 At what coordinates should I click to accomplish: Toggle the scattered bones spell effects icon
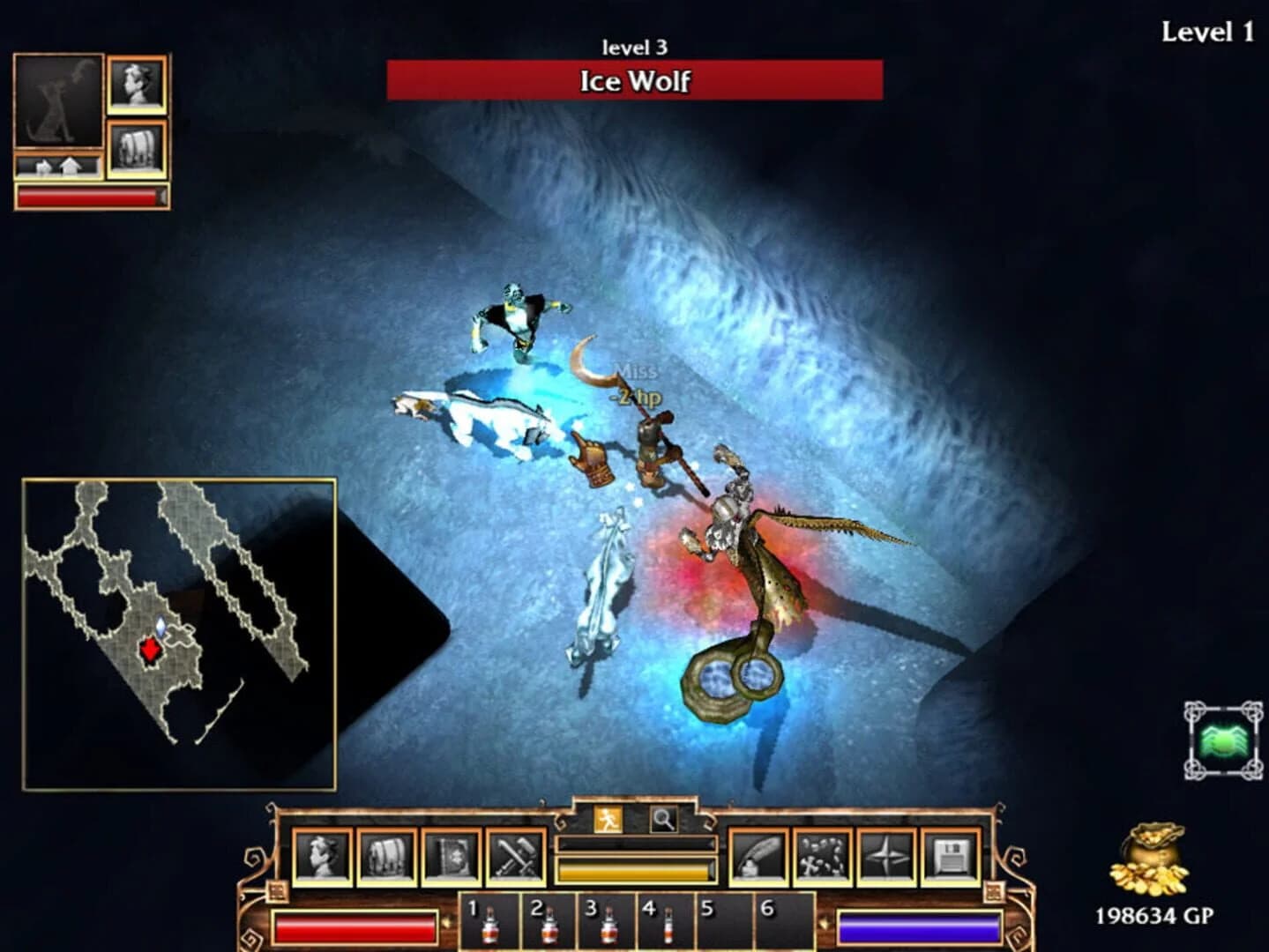pos(821,855)
